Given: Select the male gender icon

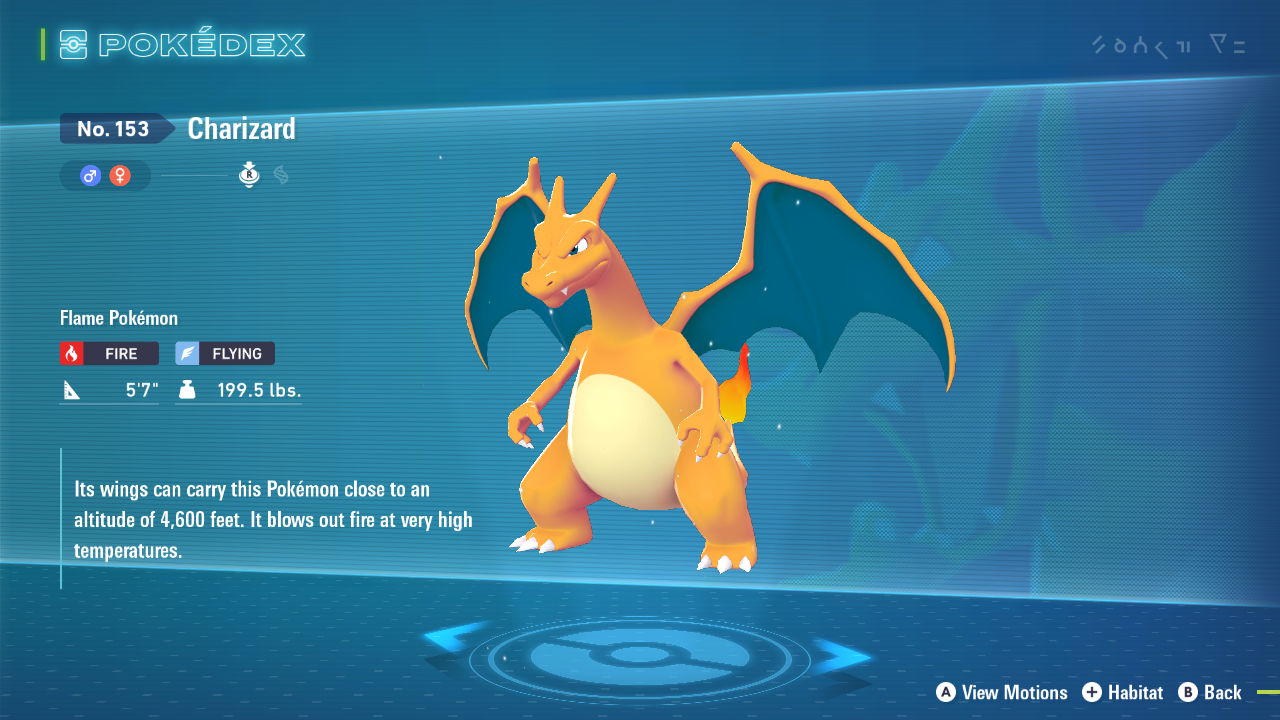Looking at the screenshot, I should (x=91, y=176).
